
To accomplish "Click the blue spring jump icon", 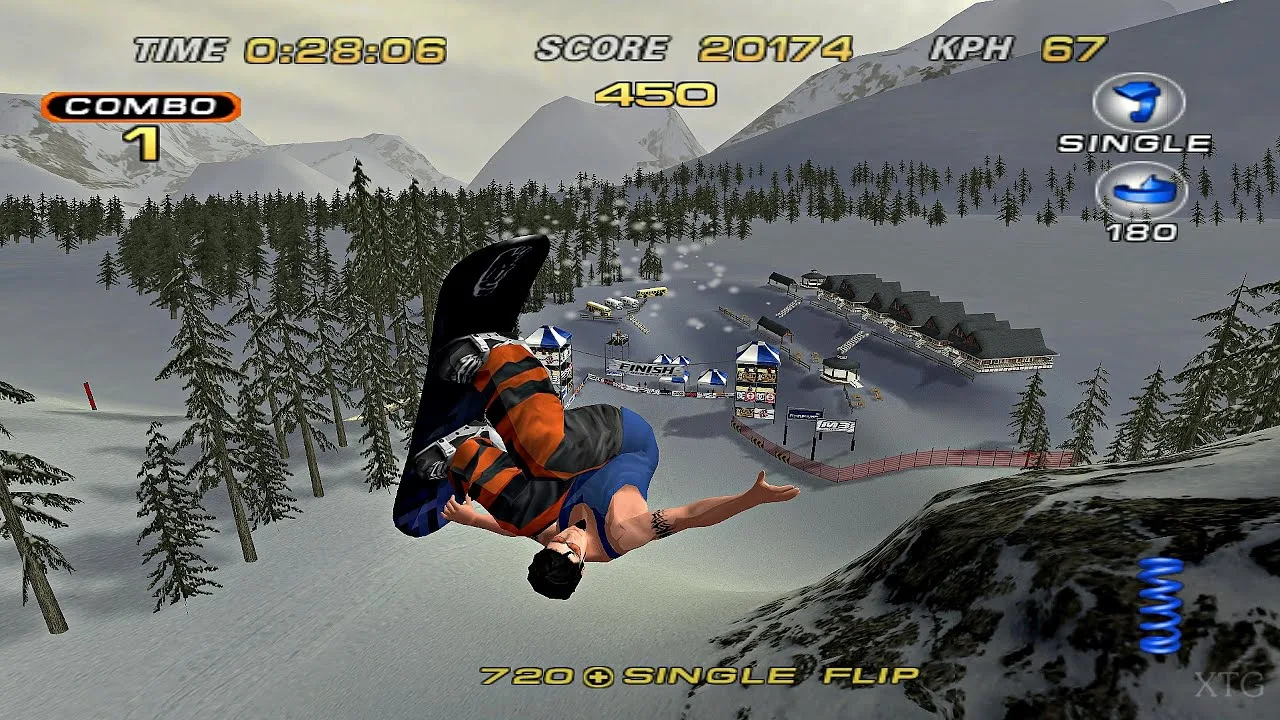I will tap(1160, 605).
